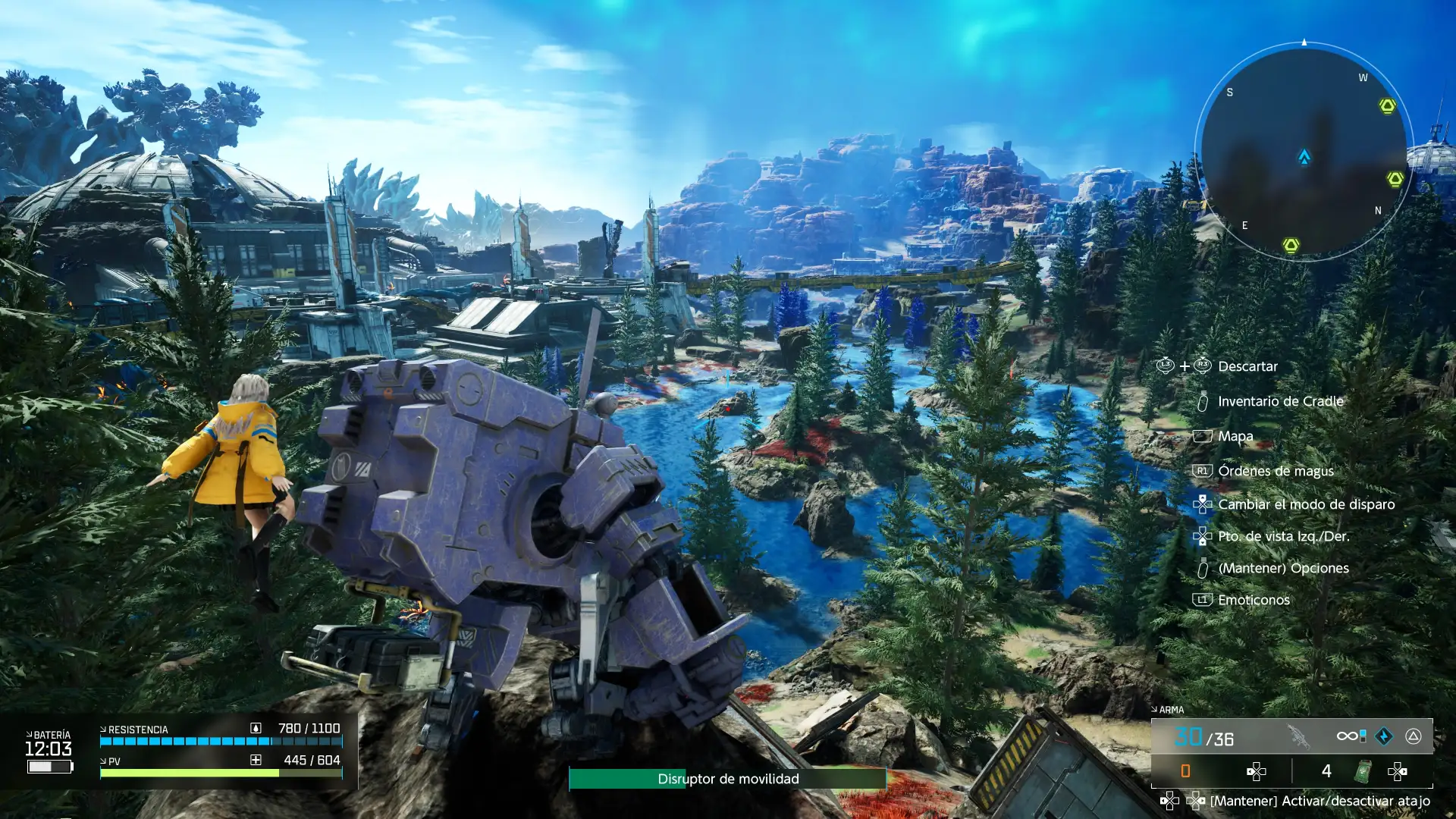Switch Pto. de vista Izq./Der.
Viewport: 1456px width, 819px height.
click(x=1203, y=536)
